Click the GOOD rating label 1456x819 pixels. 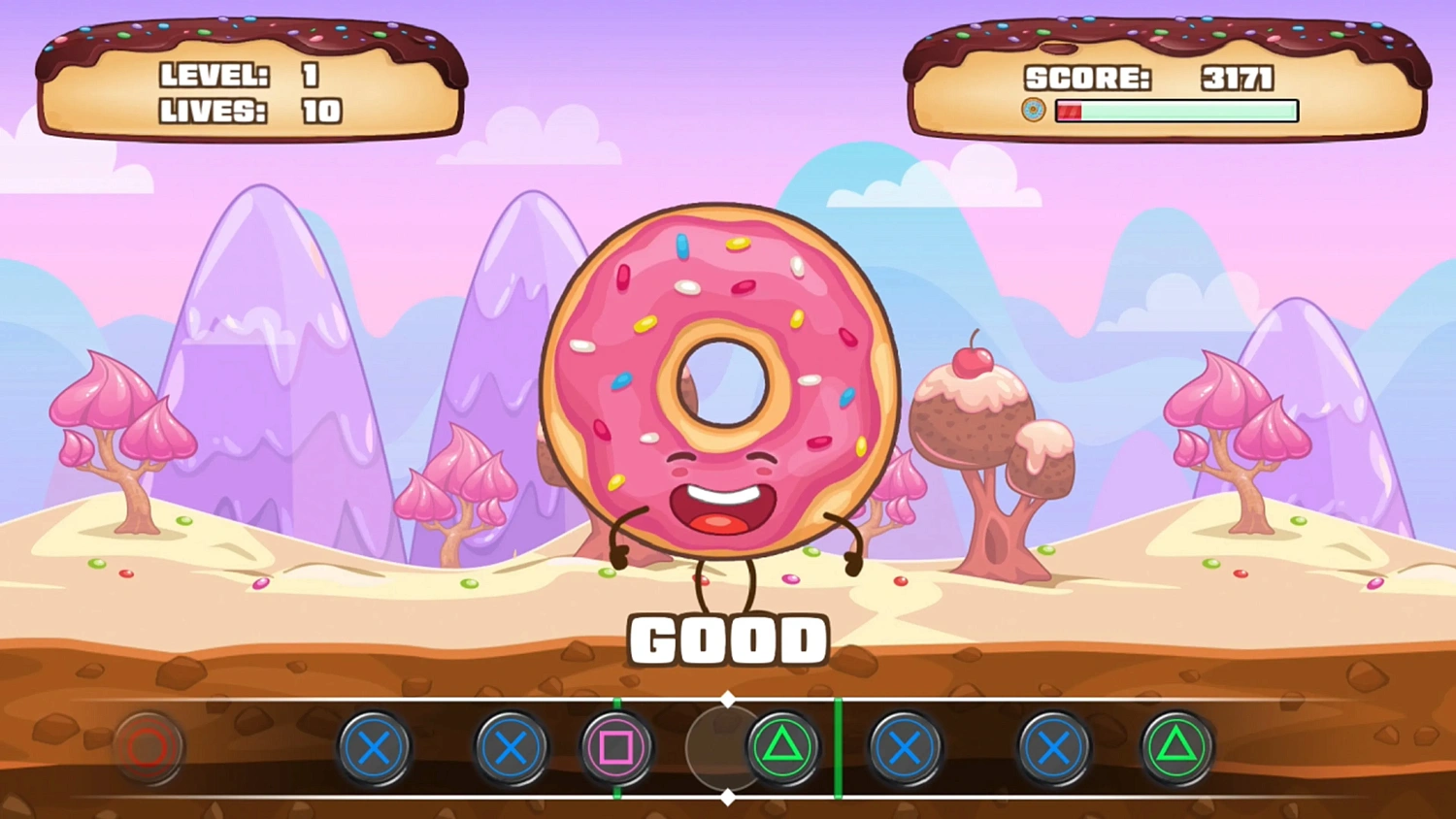pyautogui.click(x=728, y=639)
